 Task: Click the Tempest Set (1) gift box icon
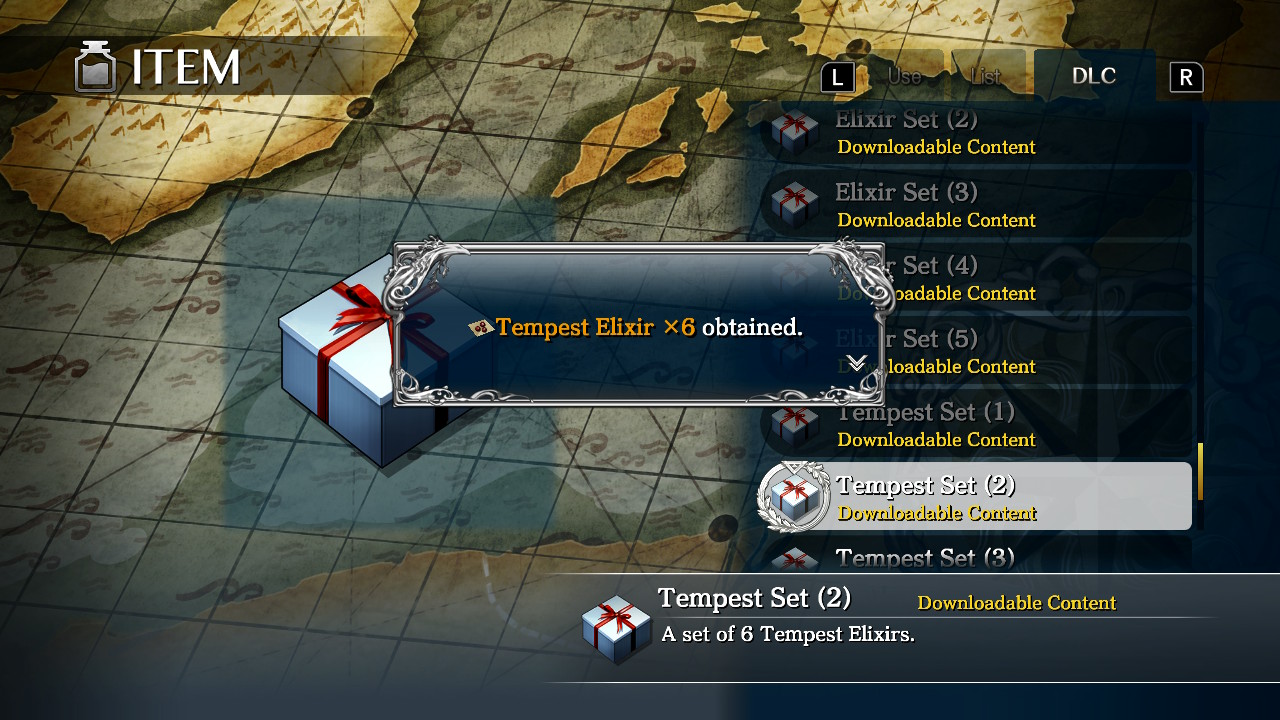click(x=794, y=424)
